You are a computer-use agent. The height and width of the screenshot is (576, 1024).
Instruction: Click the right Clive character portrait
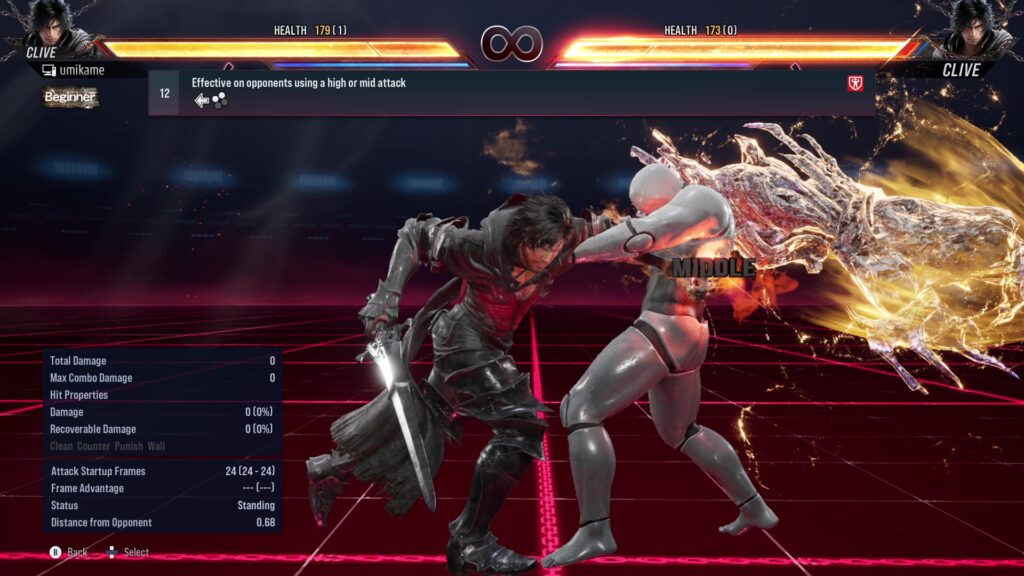tap(972, 27)
